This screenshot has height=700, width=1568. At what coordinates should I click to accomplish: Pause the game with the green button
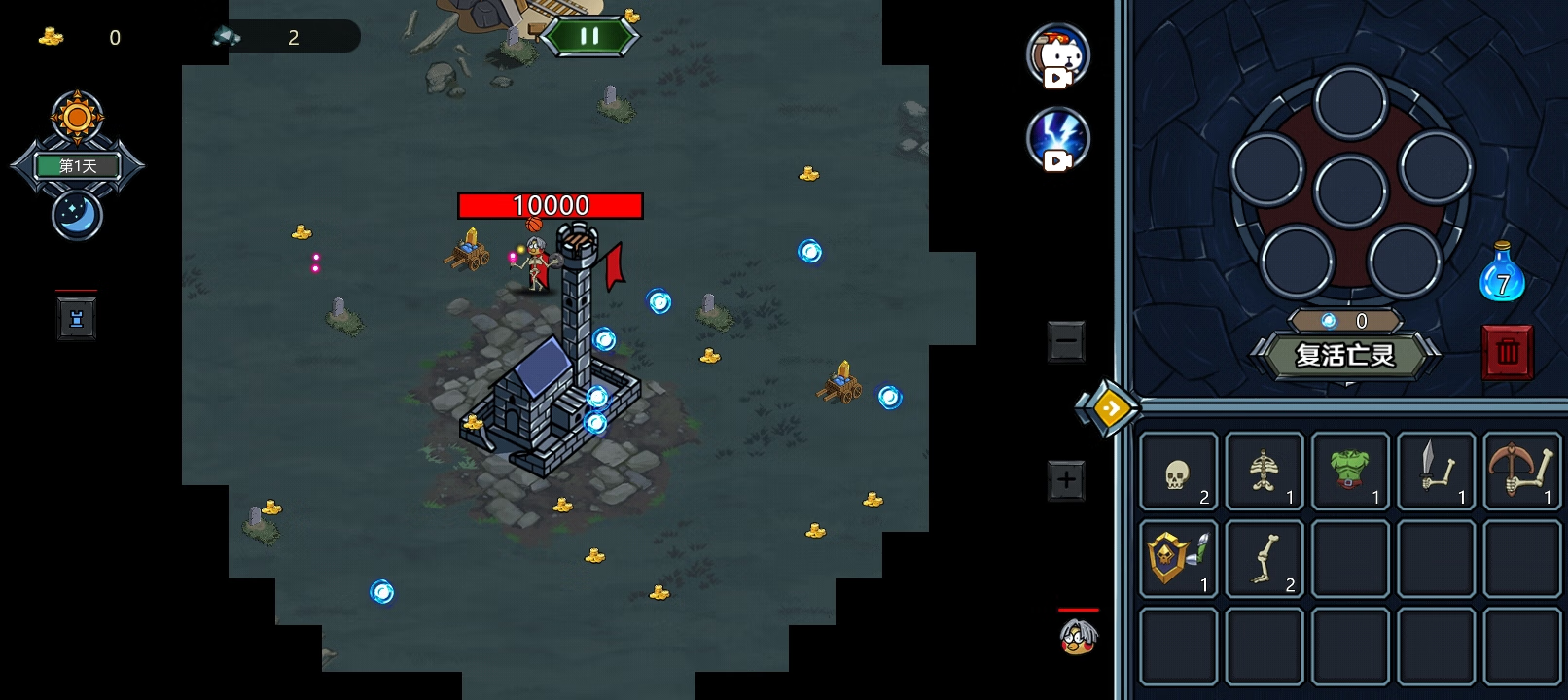(x=589, y=37)
